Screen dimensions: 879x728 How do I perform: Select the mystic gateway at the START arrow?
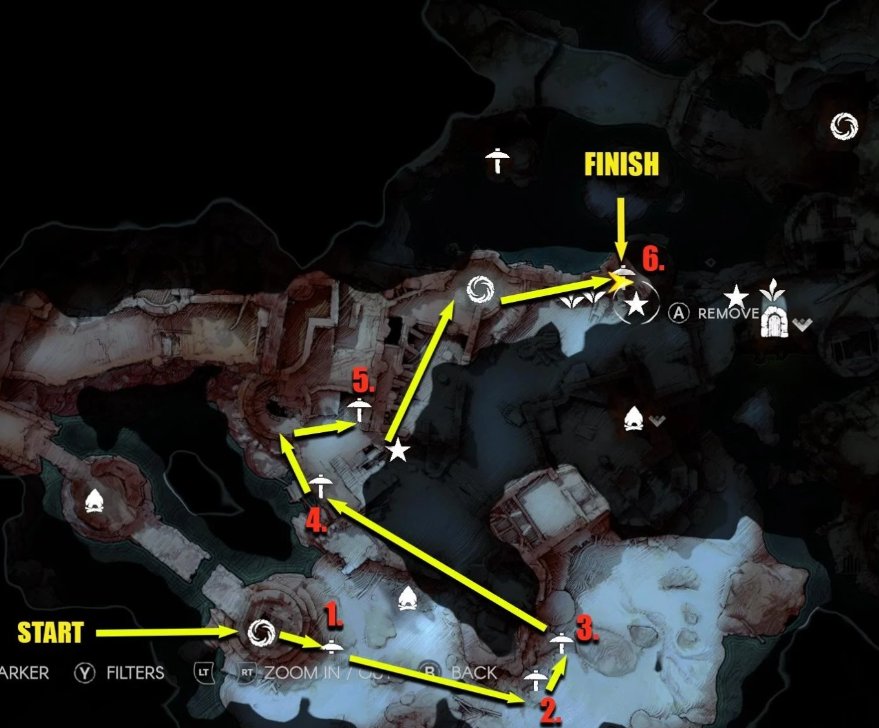(262, 631)
